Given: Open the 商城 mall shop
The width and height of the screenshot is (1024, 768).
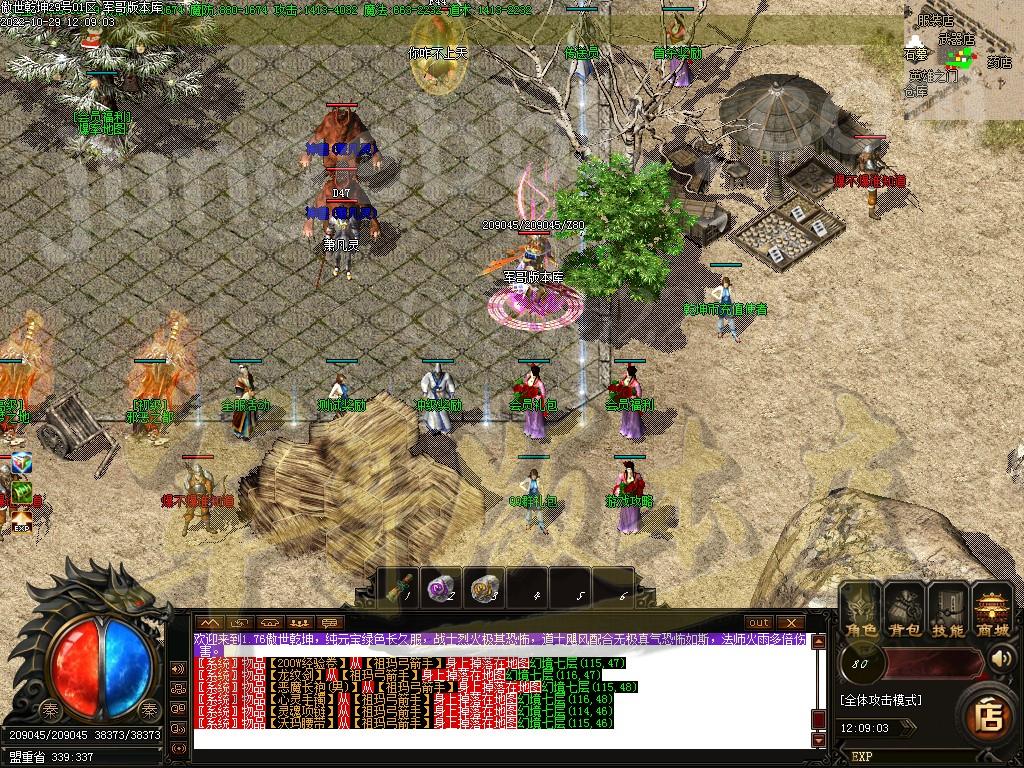Looking at the screenshot, I should (991, 611).
